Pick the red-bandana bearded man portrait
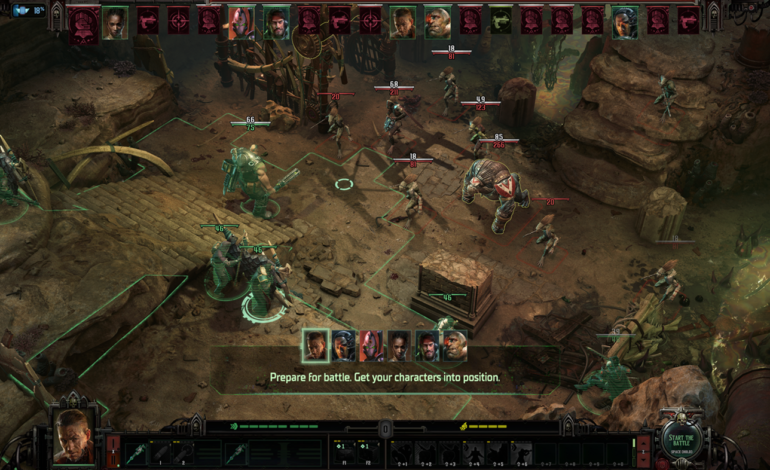 pos(427,345)
